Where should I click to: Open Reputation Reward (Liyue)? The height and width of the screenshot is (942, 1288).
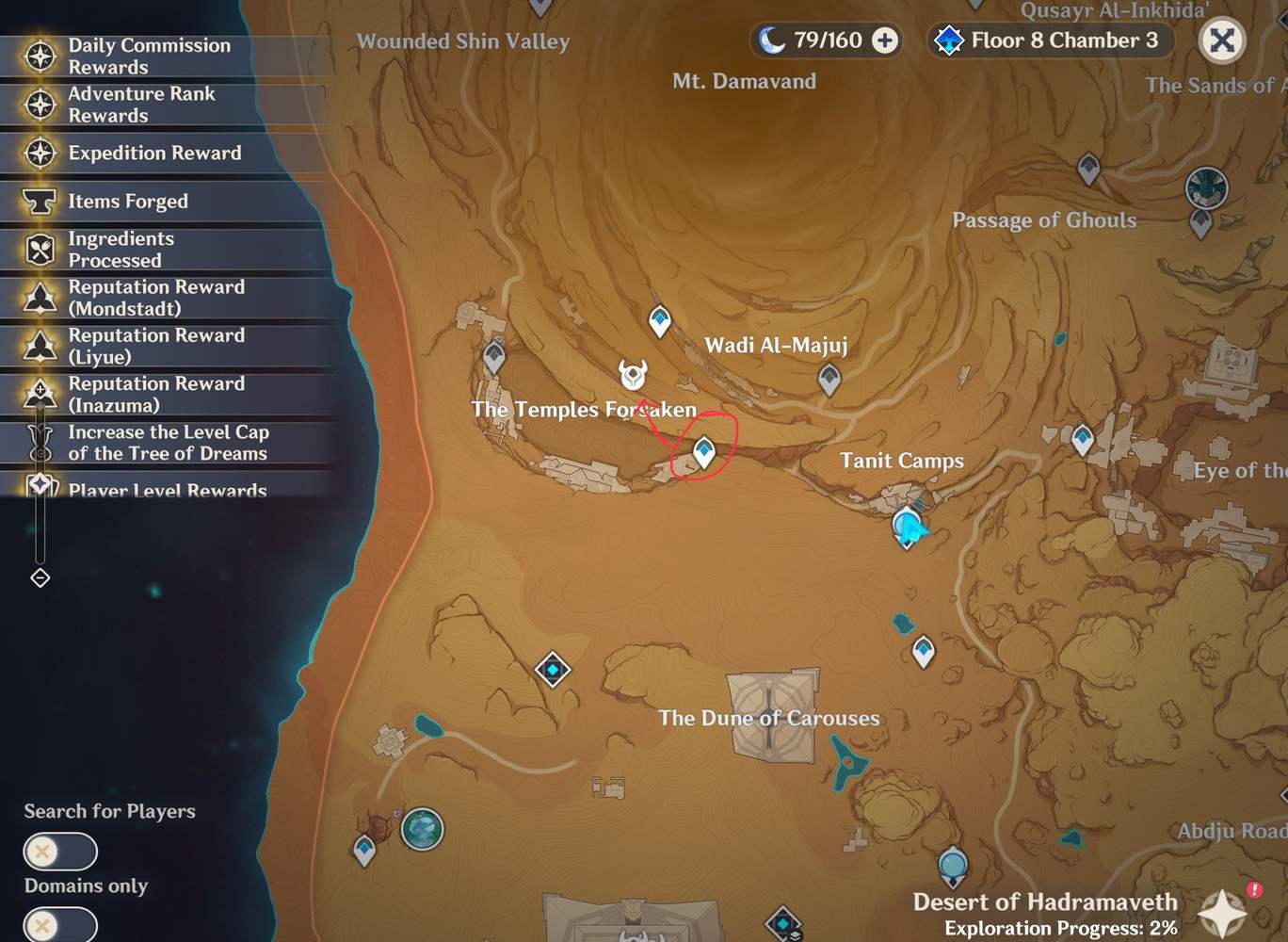156,346
